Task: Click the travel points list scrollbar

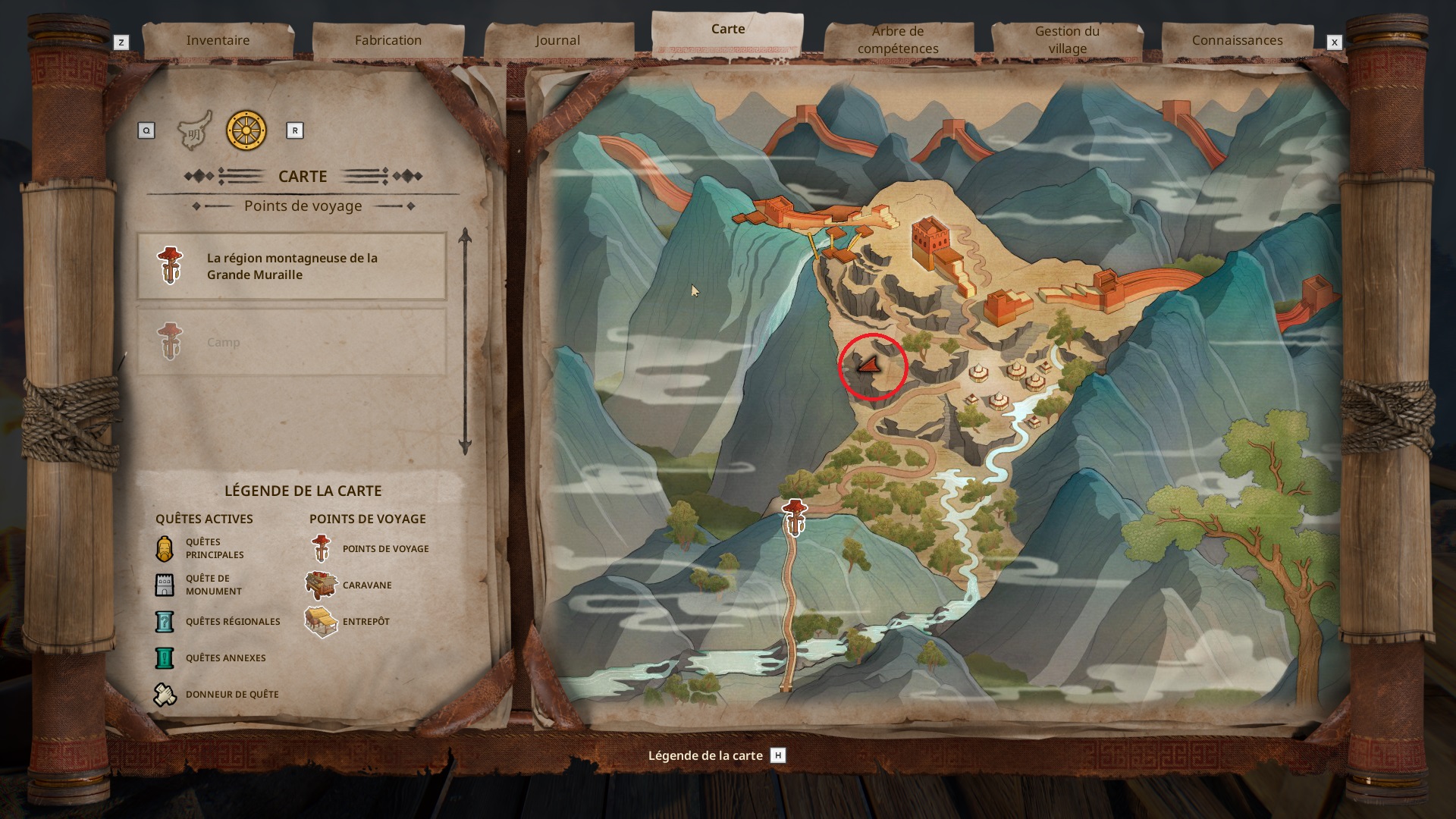Action: click(465, 341)
